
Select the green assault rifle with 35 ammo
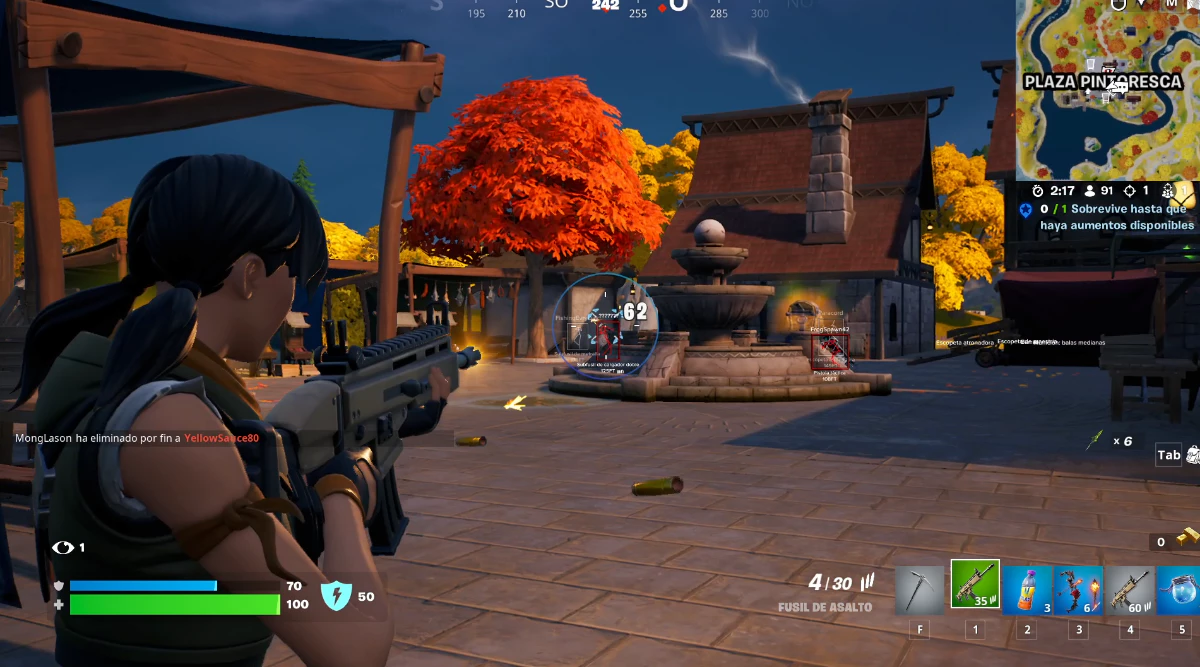(974, 587)
